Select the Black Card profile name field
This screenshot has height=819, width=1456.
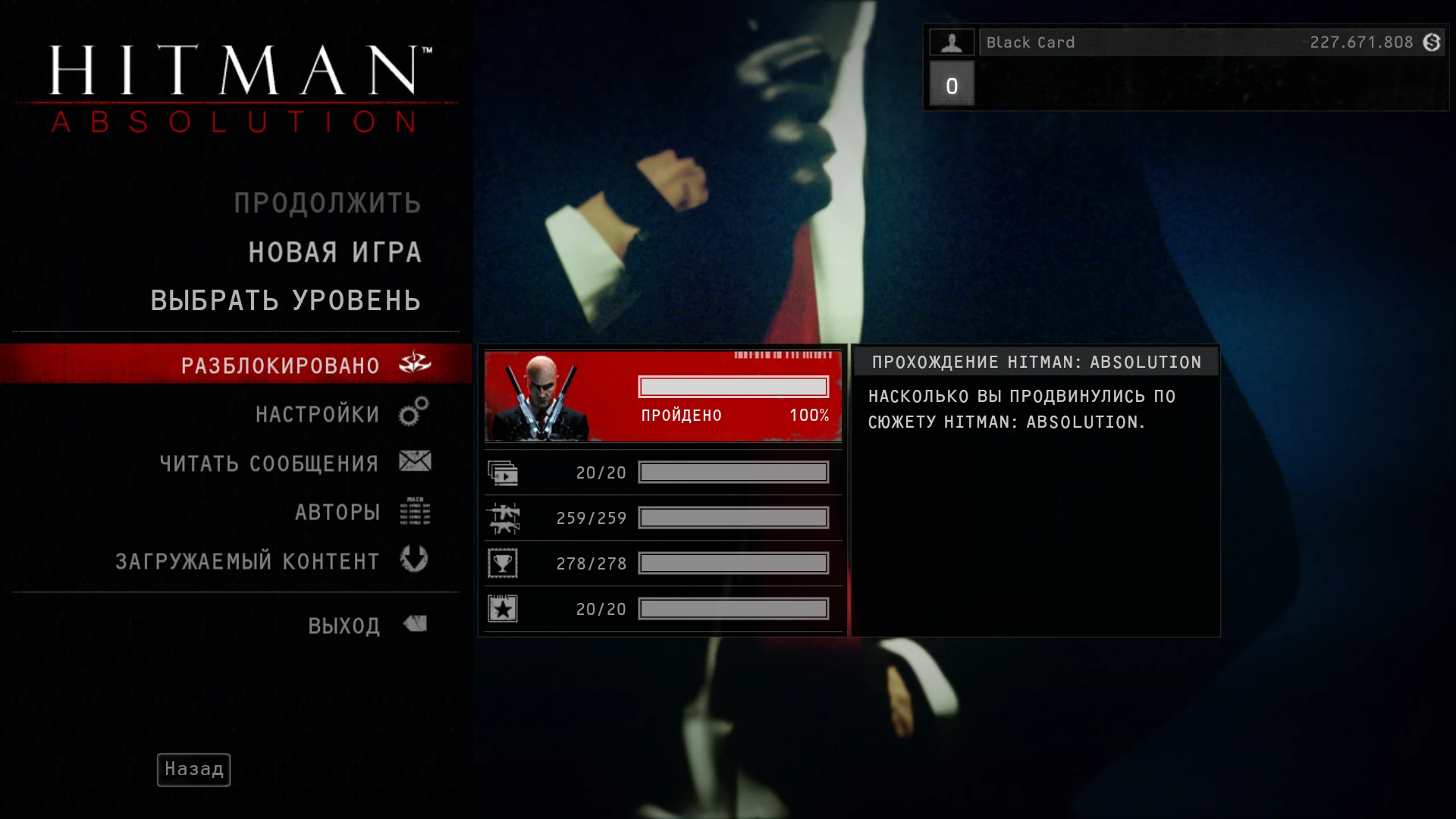pyautogui.click(x=1029, y=42)
